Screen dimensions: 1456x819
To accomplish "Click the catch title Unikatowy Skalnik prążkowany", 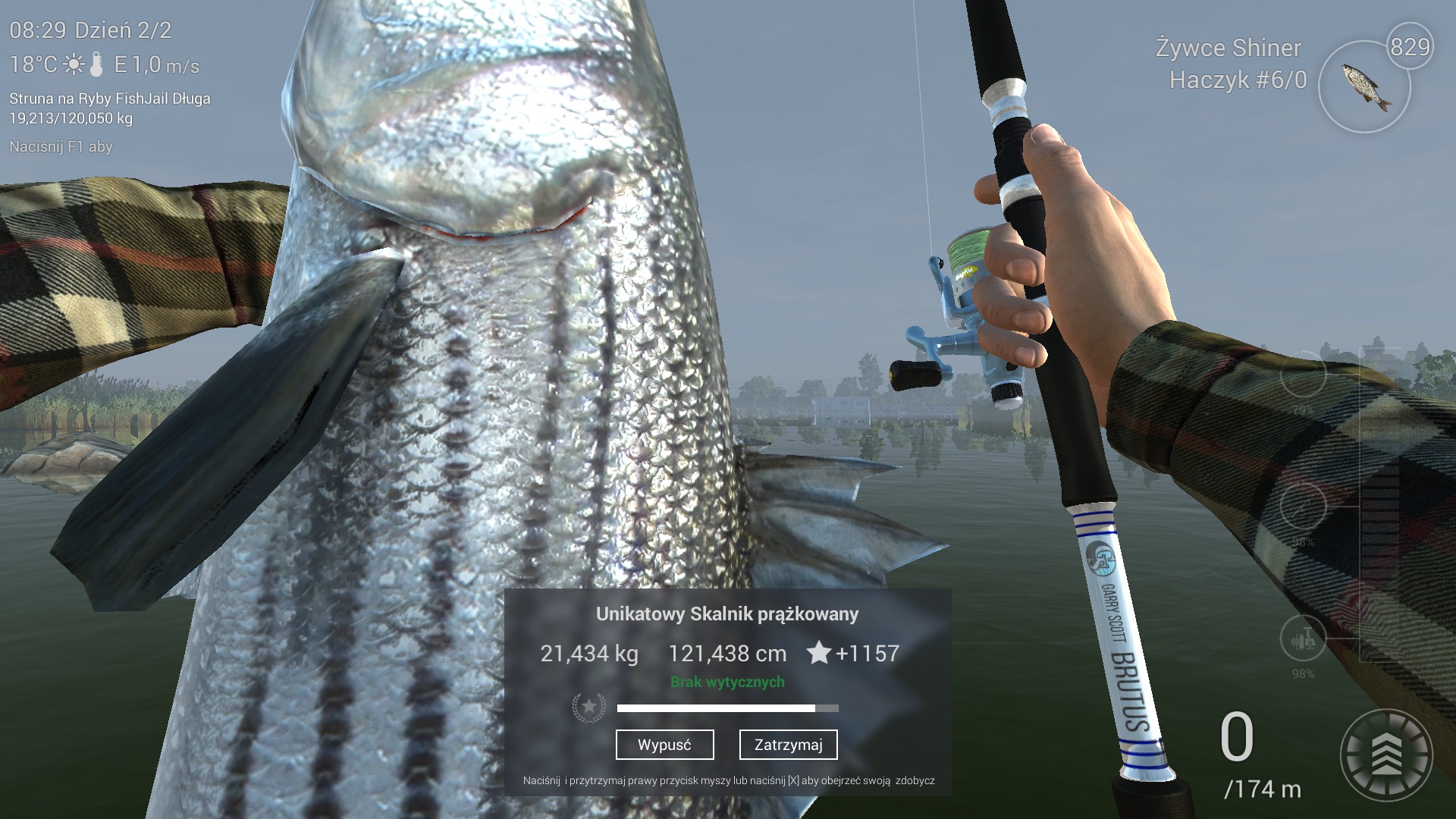I will tap(728, 615).
